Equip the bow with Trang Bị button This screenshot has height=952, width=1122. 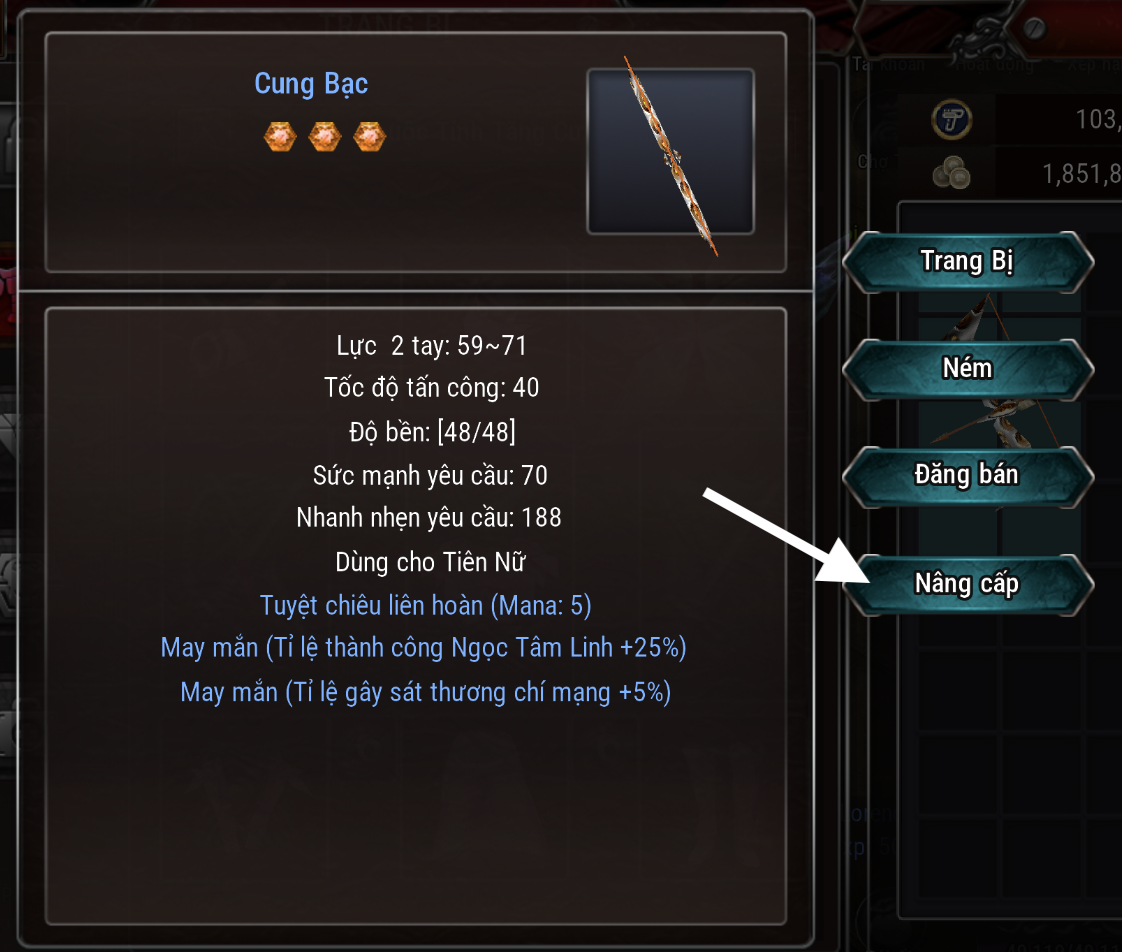[x=967, y=262]
